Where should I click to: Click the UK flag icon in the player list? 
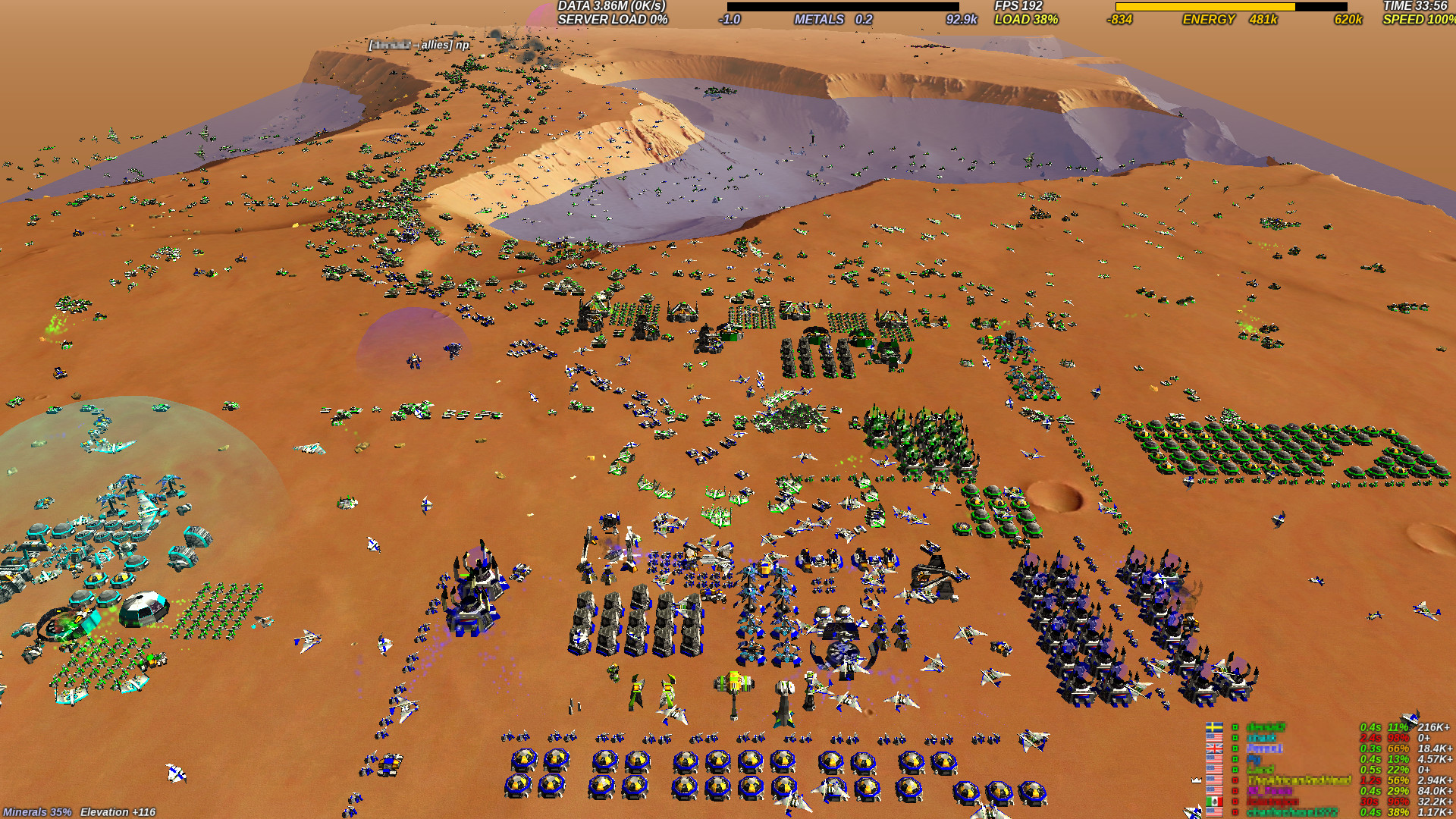pyautogui.click(x=1214, y=748)
